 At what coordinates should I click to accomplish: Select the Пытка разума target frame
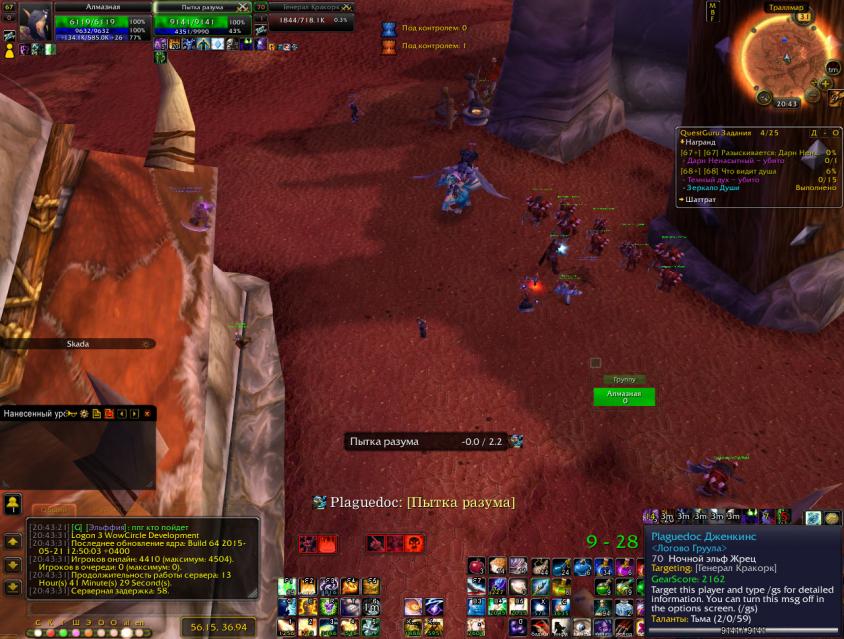pyautogui.click(x=201, y=22)
